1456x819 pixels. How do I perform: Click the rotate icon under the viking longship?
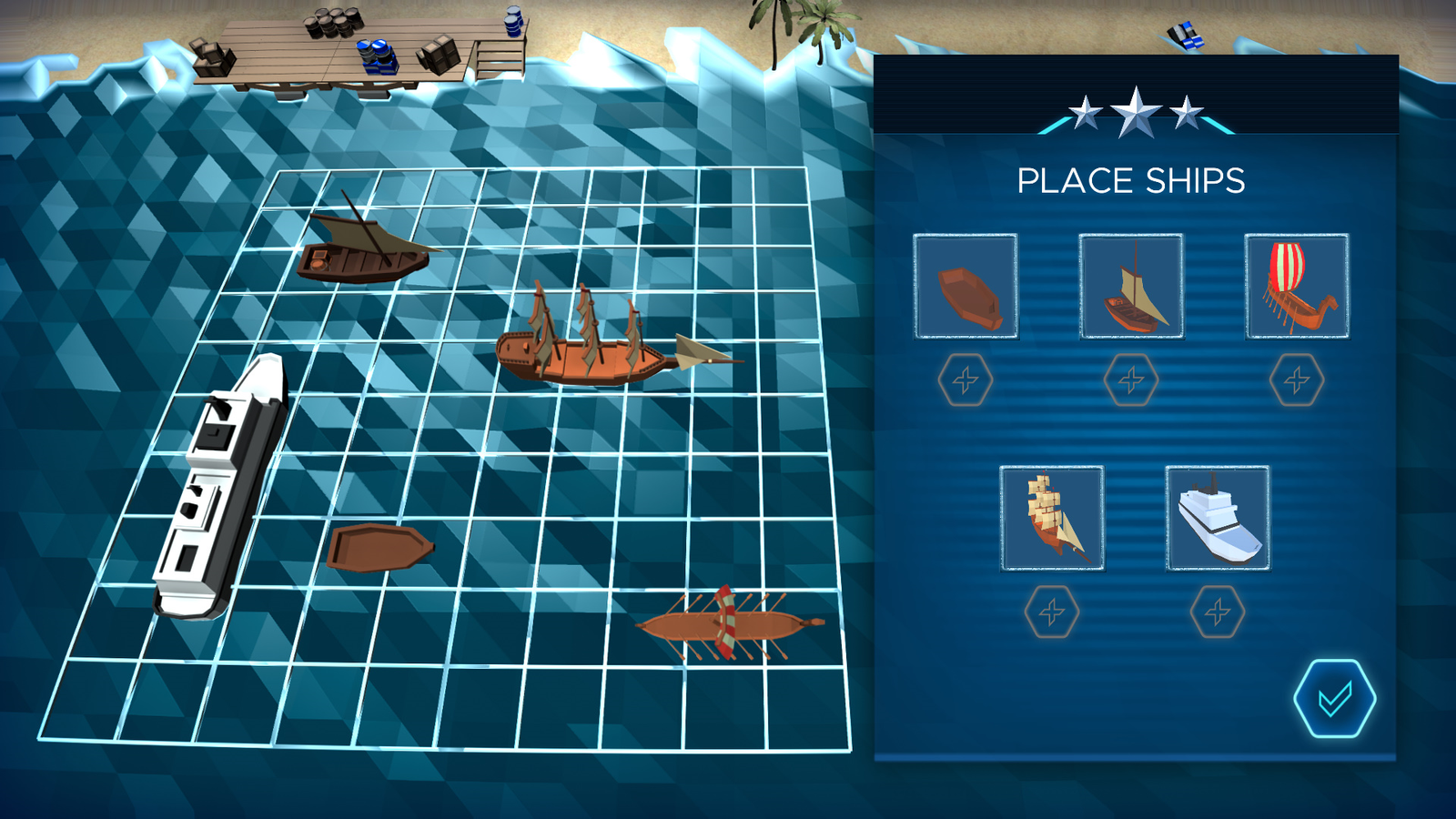[x=1295, y=379]
